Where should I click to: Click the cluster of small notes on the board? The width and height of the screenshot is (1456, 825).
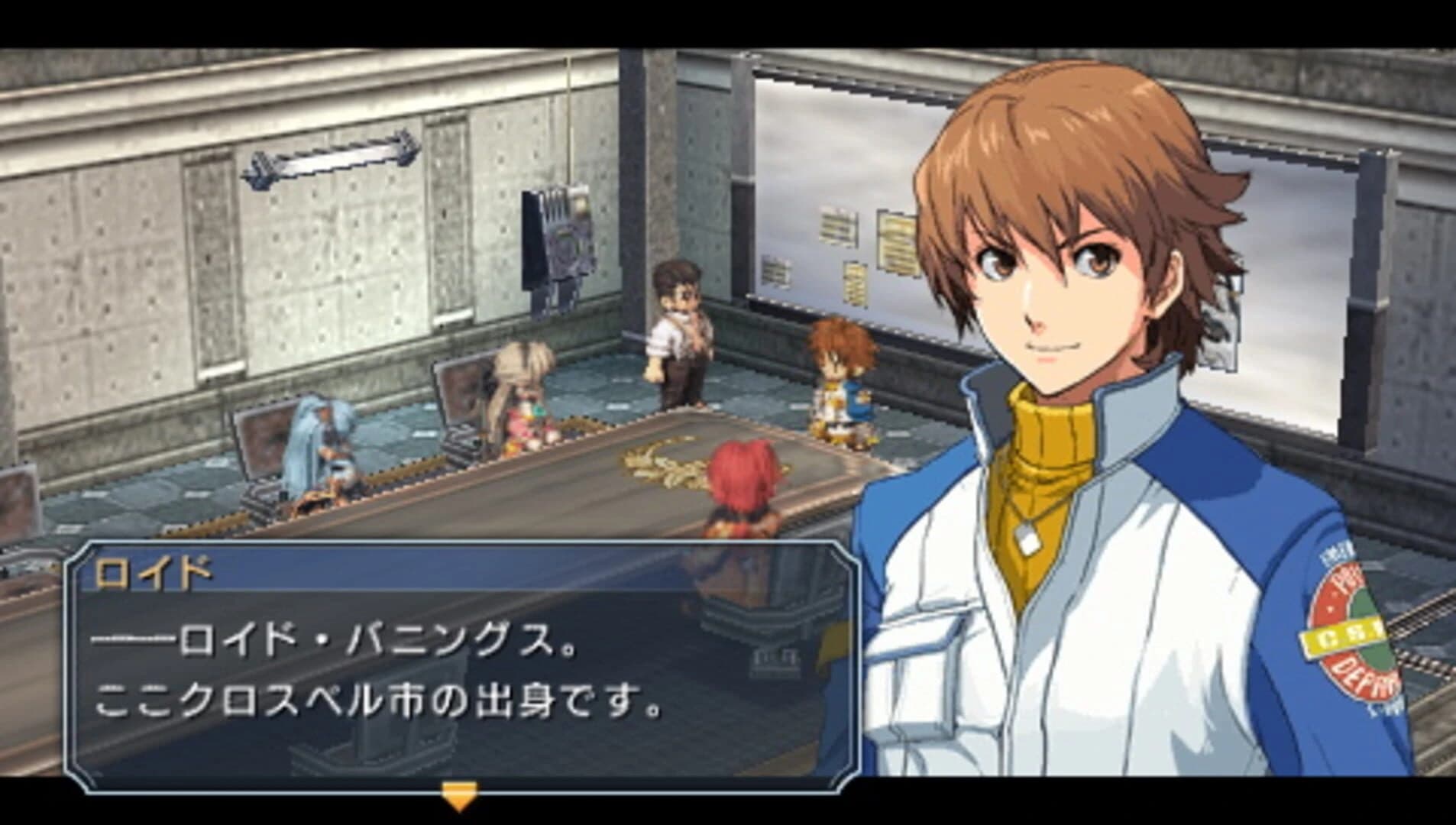836,229
